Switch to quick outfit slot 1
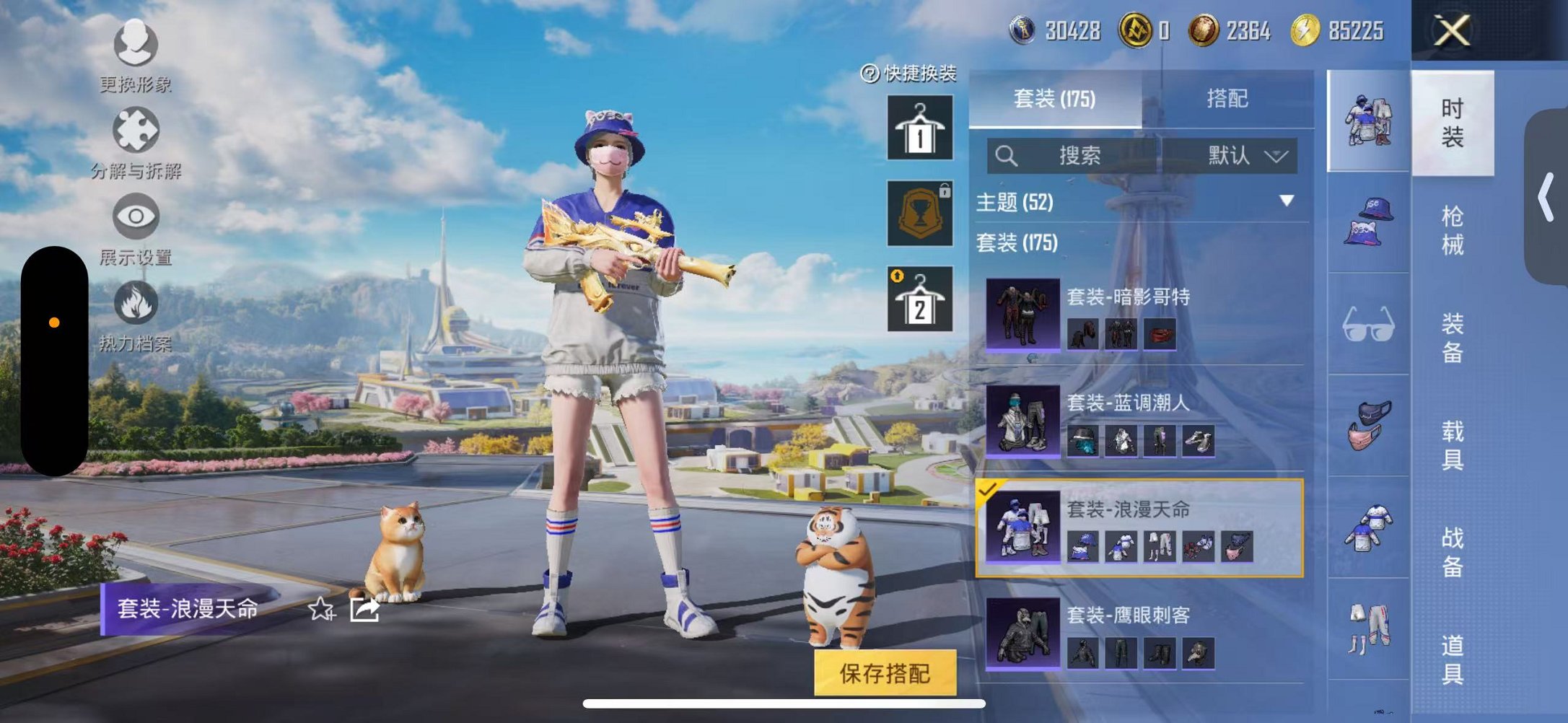This screenshot has width=1568, height=723. (919, 128)
